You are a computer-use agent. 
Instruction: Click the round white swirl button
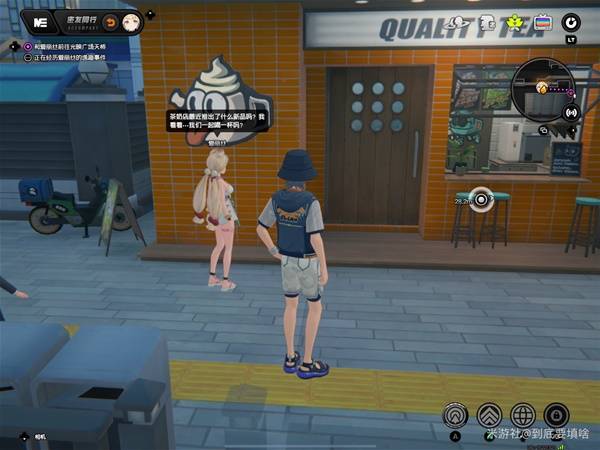(x=571, y=22)
